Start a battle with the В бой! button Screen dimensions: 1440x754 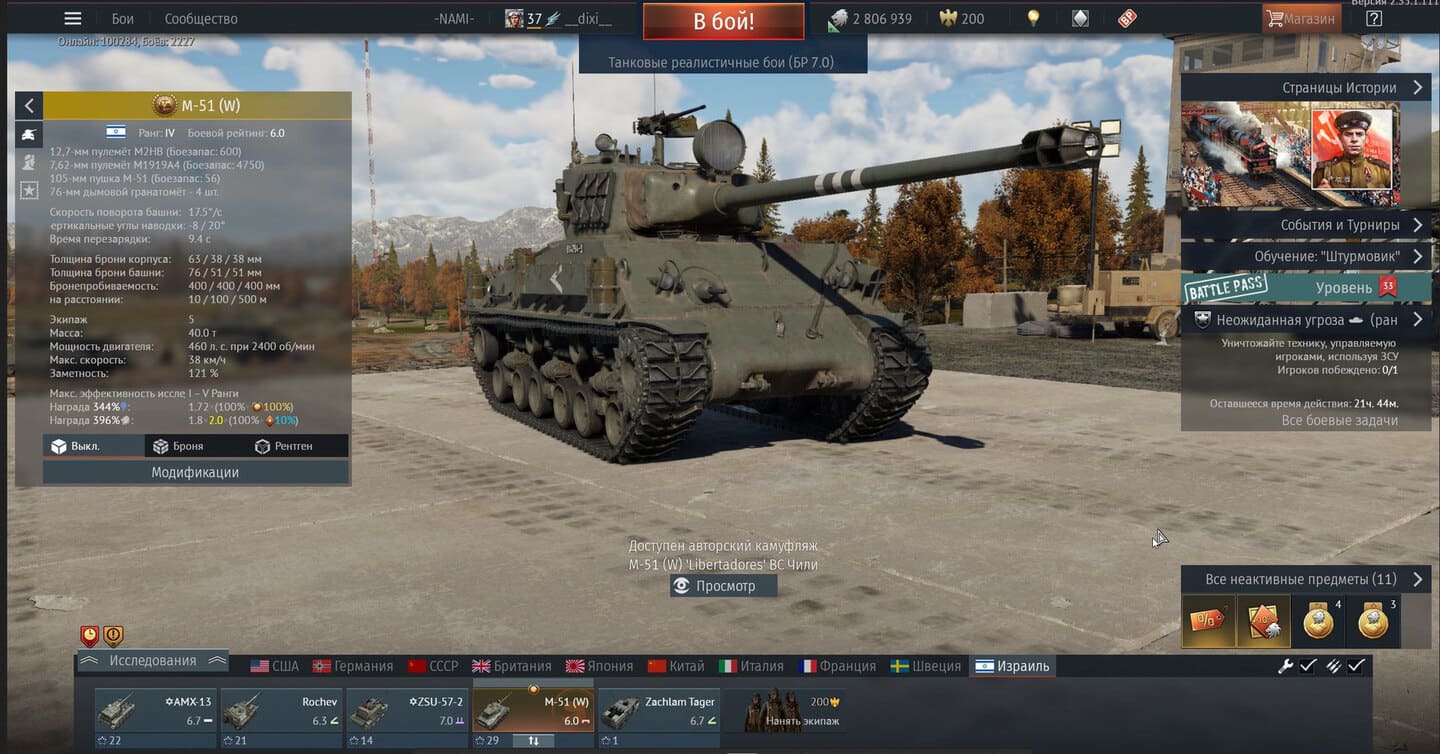click(723, 21)
